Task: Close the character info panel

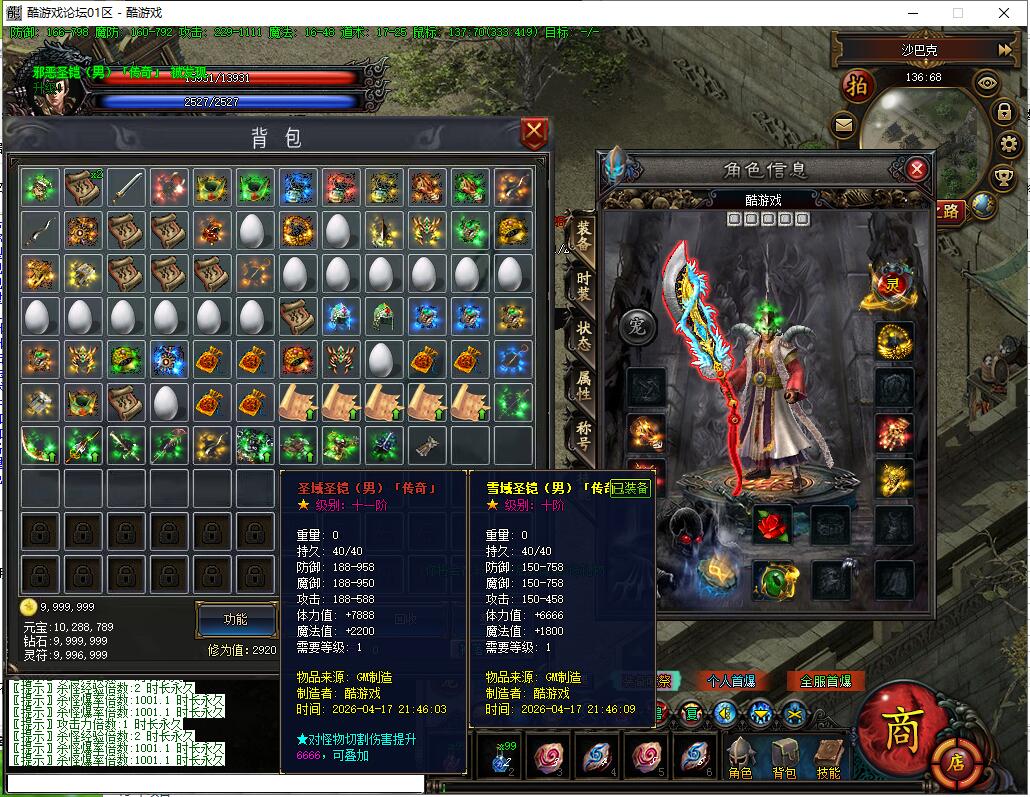Action: (917, 169)
